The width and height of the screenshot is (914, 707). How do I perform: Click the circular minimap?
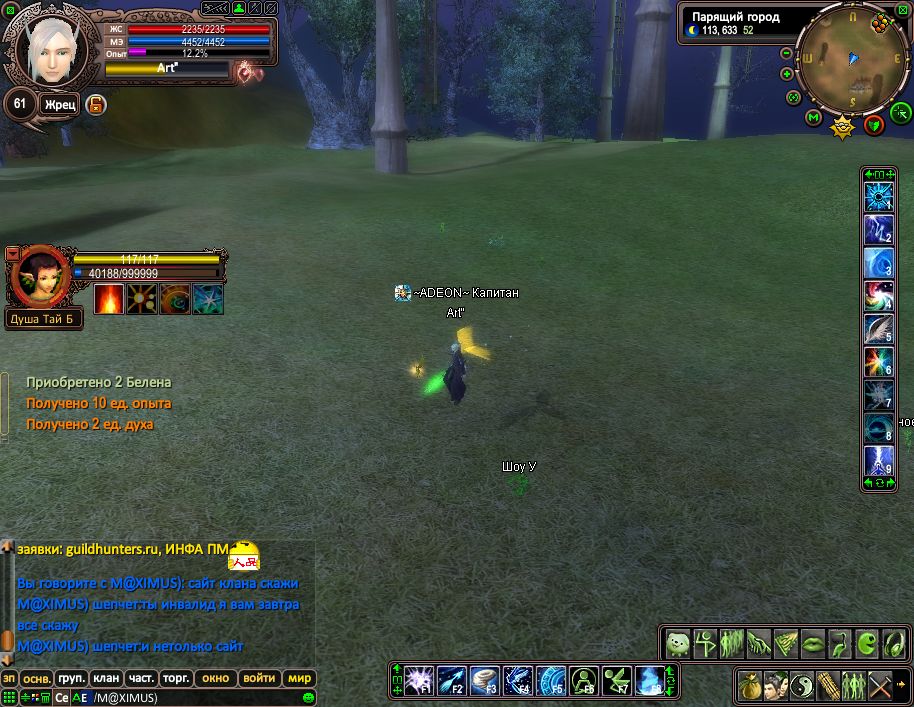pos(851,60)
